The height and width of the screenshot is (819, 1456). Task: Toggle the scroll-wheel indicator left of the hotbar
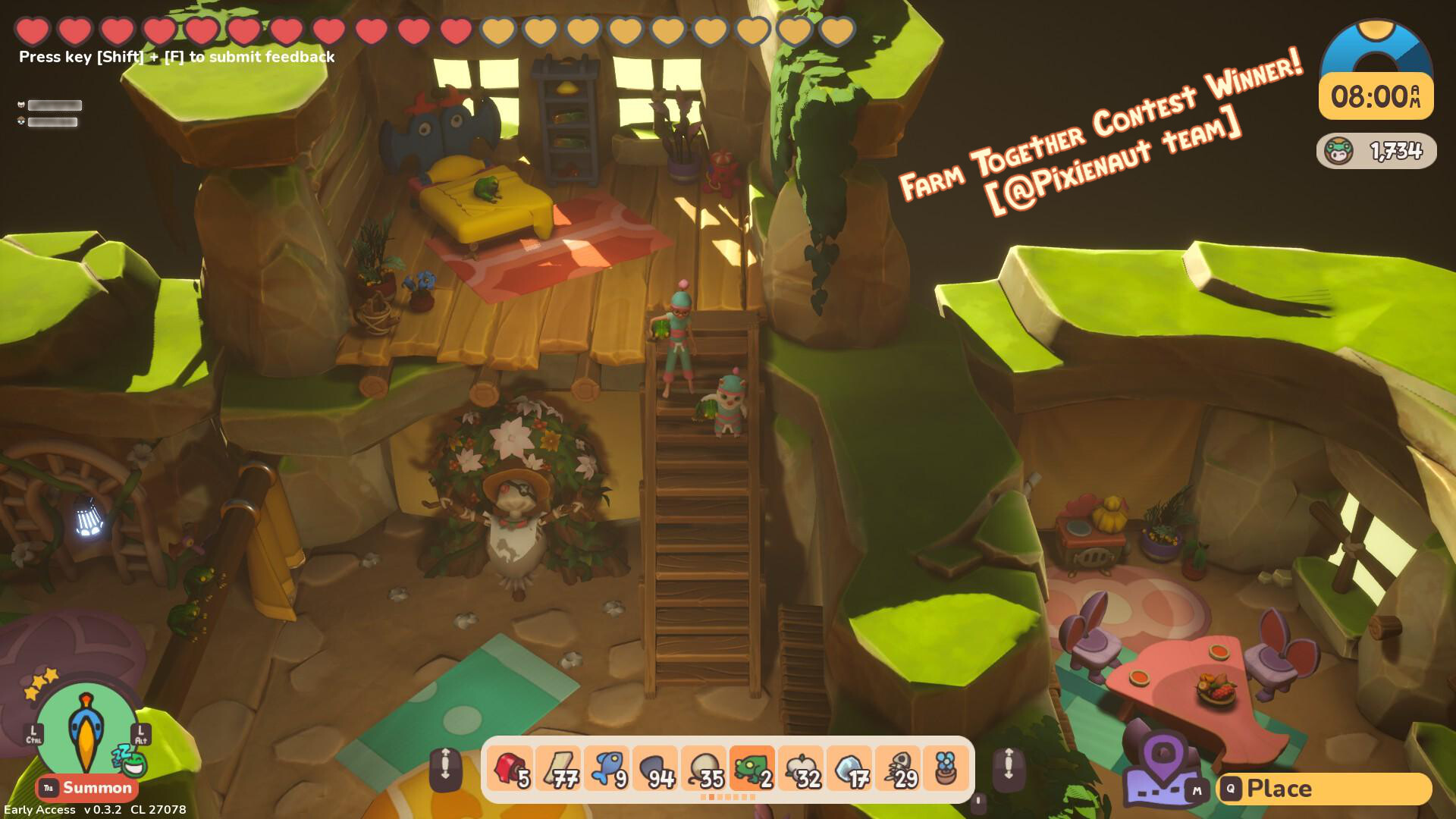[x=447, y=768]
